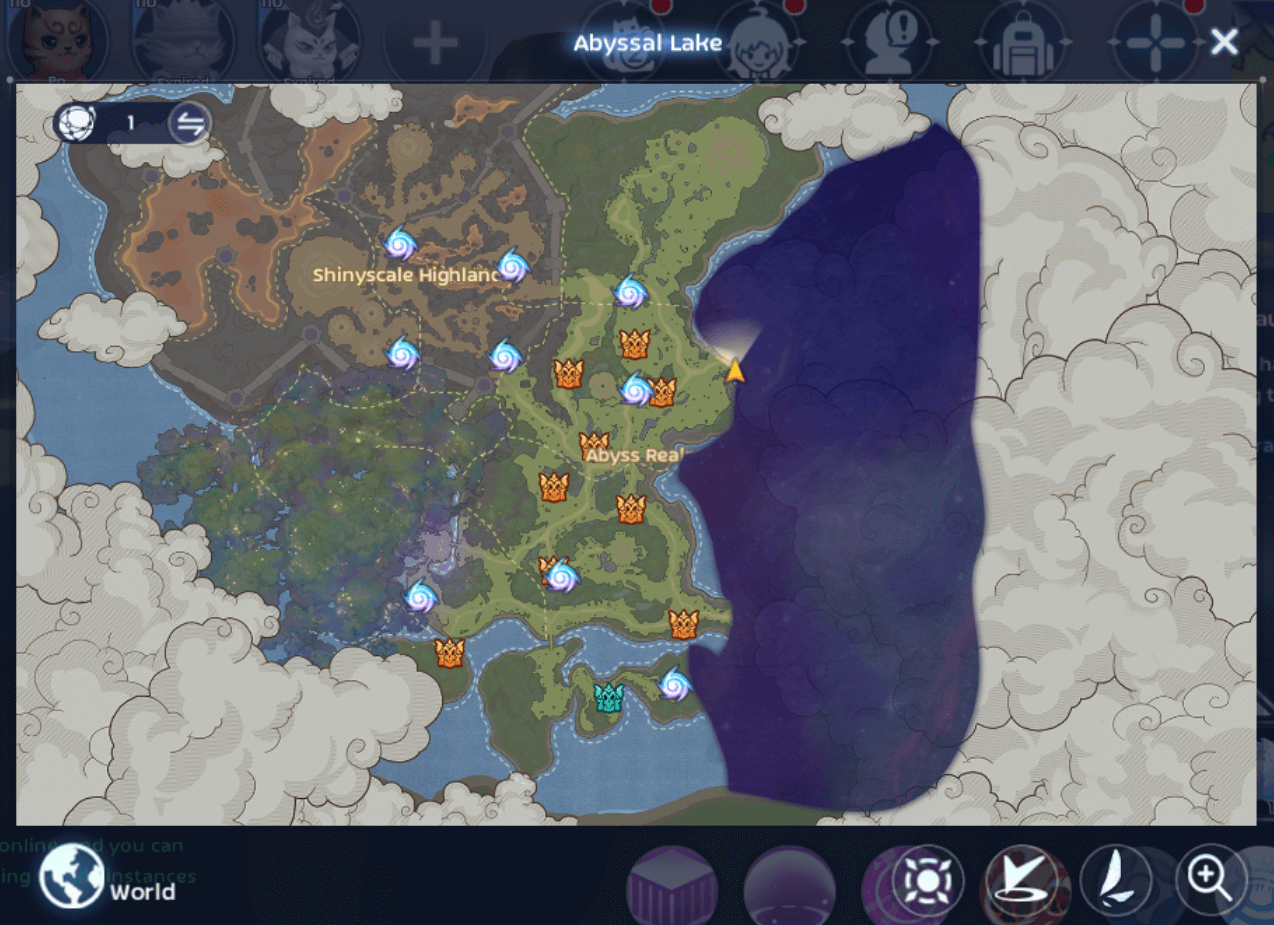Screen dimensions: 1274x925
Task: Click the sun-shaped map filter button
Action: pyautogui.click(x=926, y=881)
